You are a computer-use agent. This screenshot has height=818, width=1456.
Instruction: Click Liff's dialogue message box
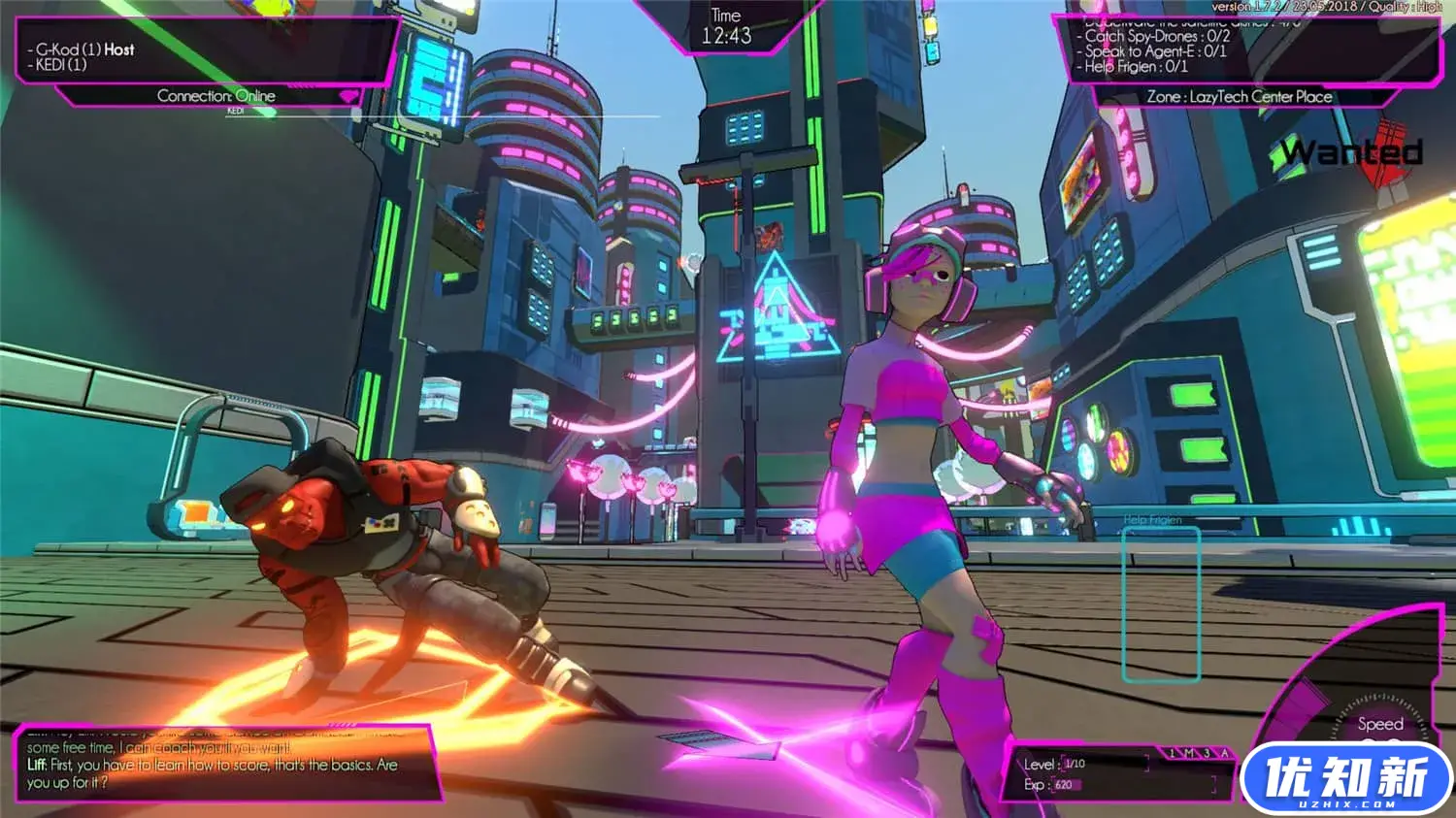223,765
